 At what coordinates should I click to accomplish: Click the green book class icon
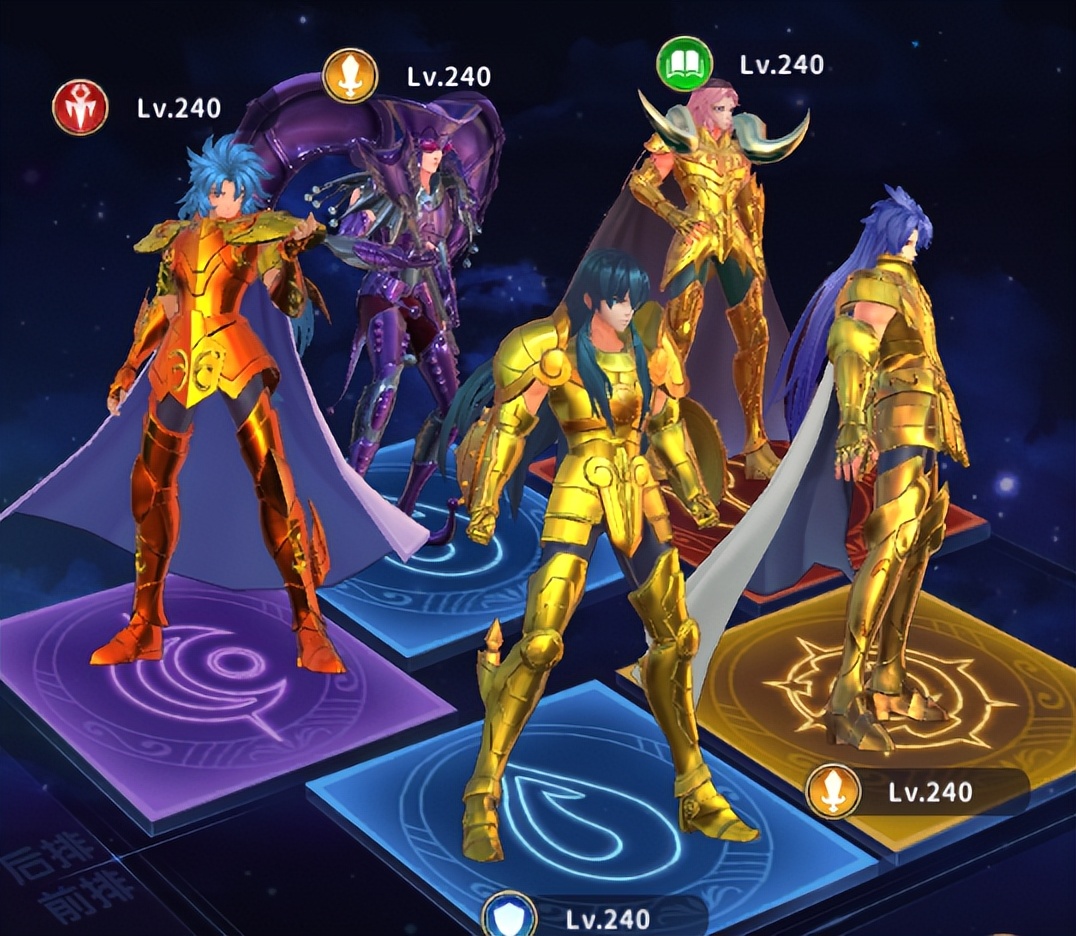pos(684,65)
